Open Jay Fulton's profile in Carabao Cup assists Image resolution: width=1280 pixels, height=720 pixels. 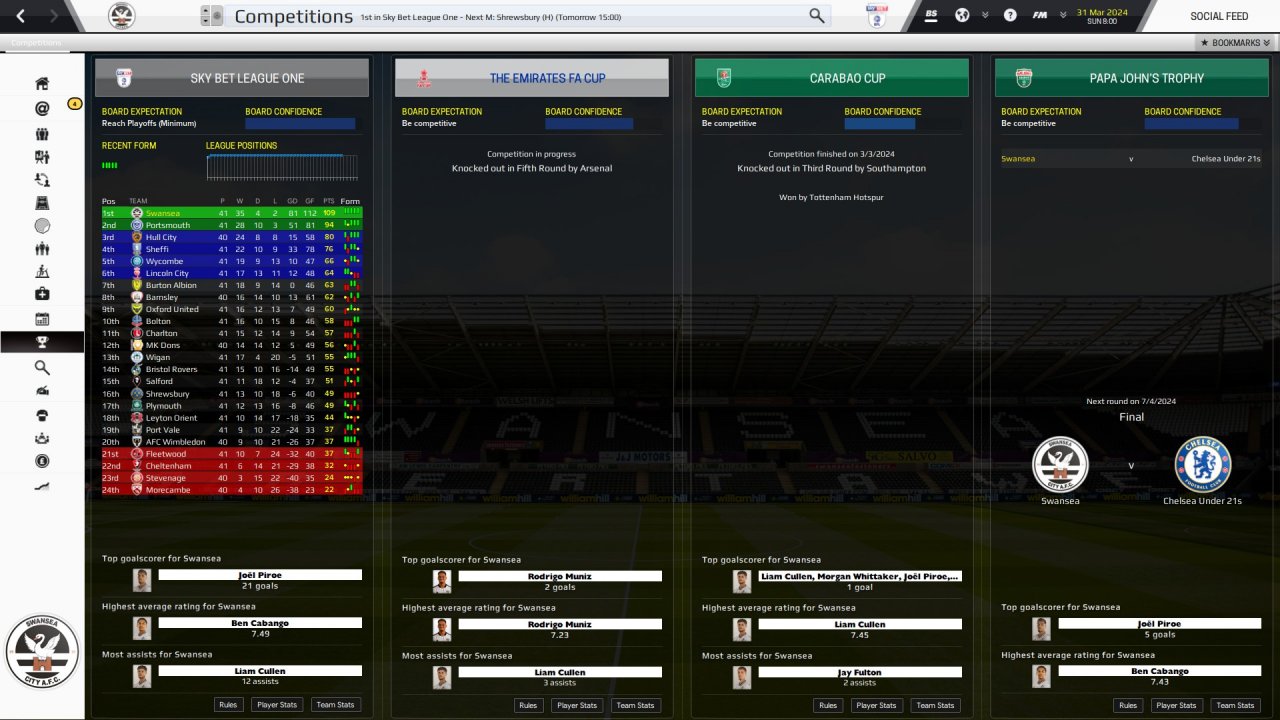(x=860, y=672)
